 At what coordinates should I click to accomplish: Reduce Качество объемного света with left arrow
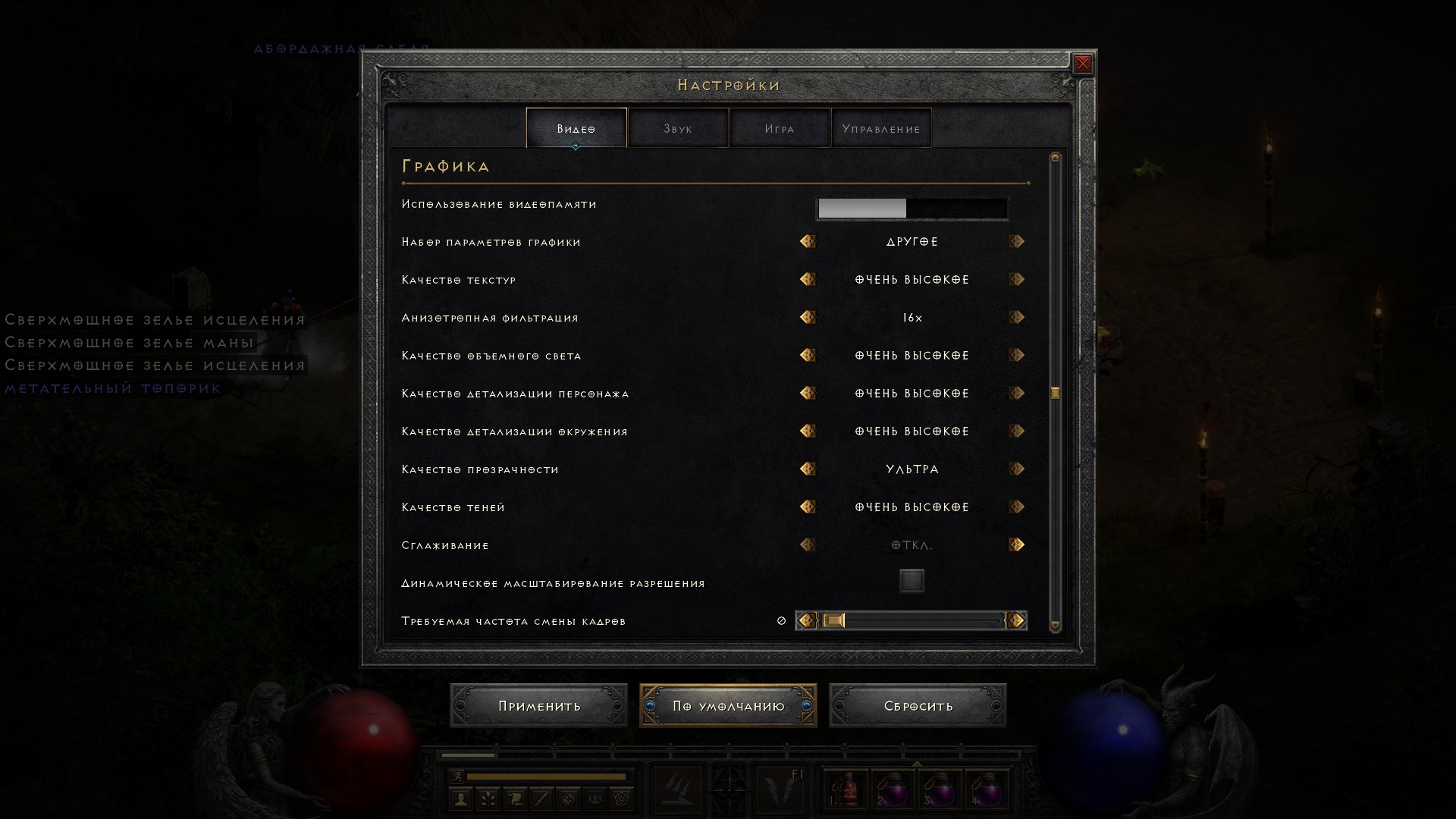[x=808, y=355]
